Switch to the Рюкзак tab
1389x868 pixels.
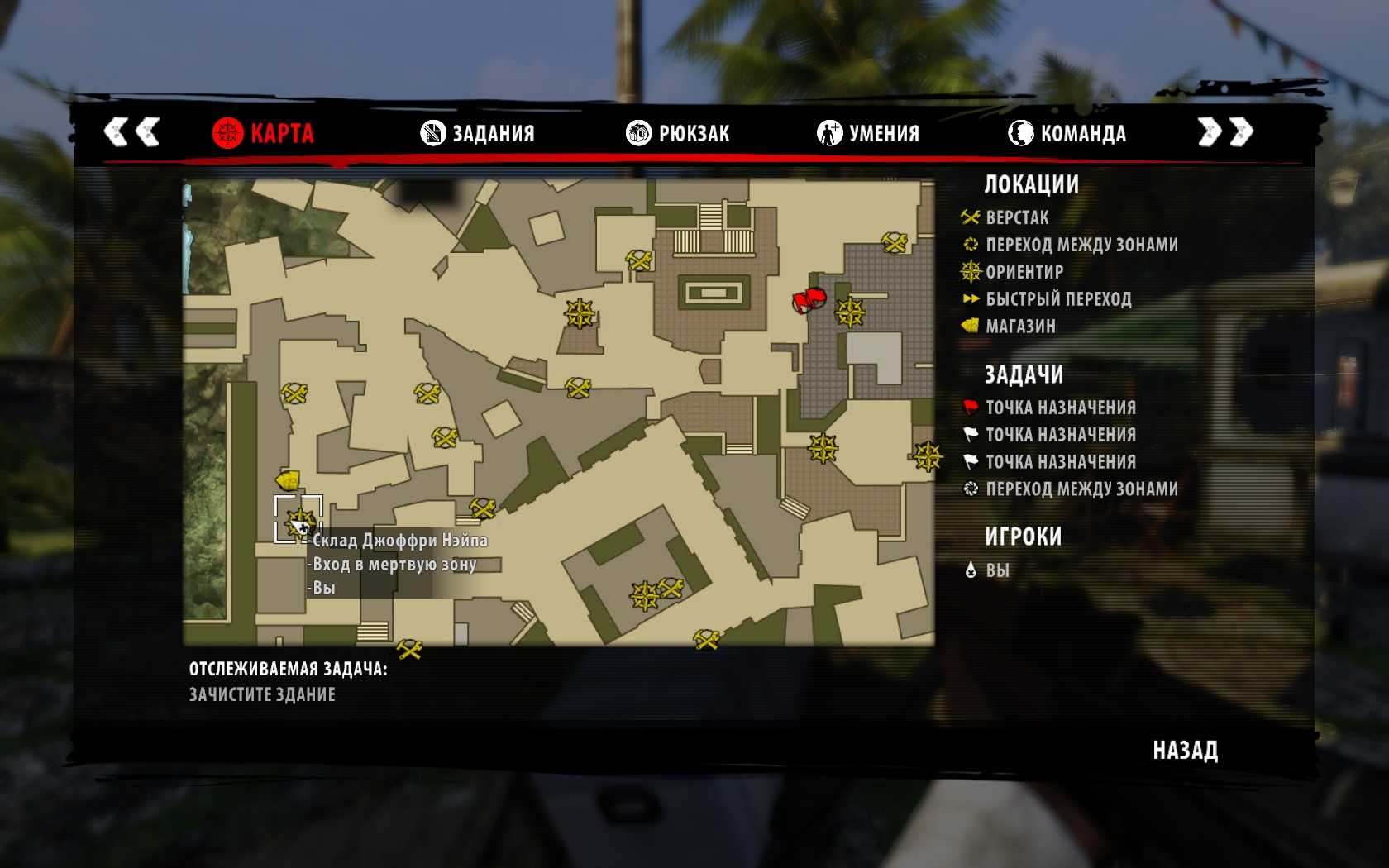[678, 133]
